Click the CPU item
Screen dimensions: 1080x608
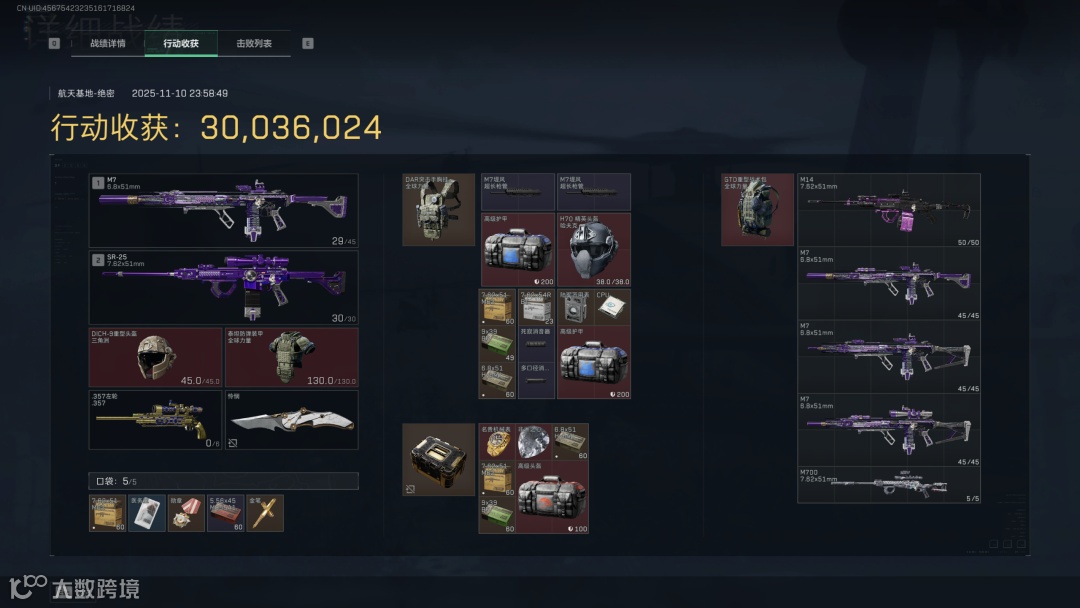612,307
